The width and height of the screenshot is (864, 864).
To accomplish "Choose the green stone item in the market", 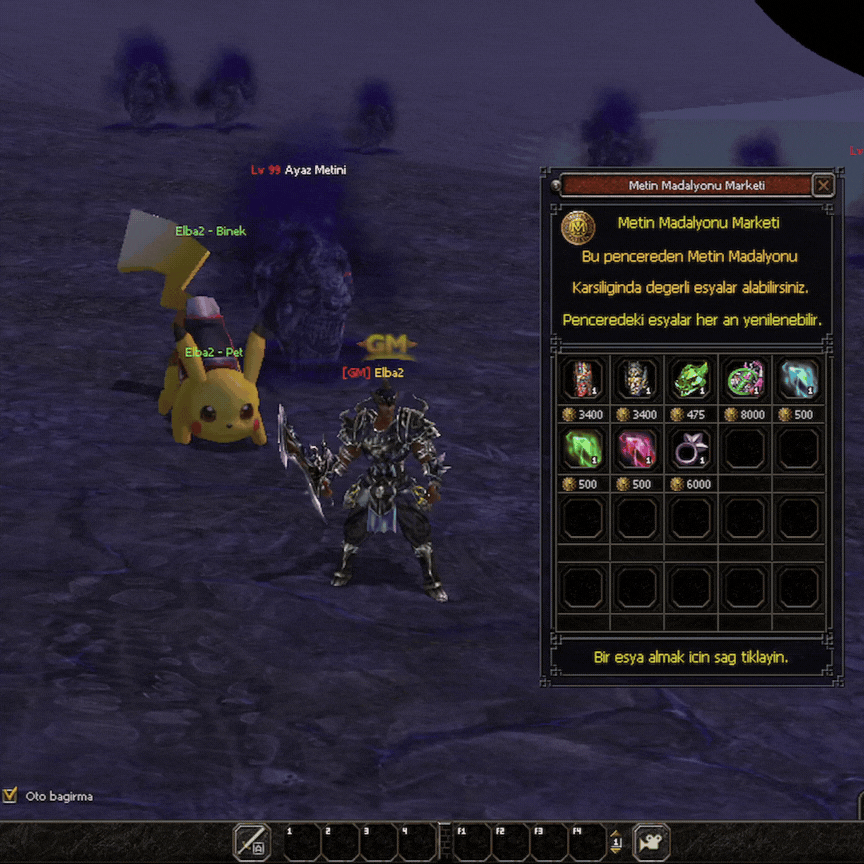I will tap(583, 448).
